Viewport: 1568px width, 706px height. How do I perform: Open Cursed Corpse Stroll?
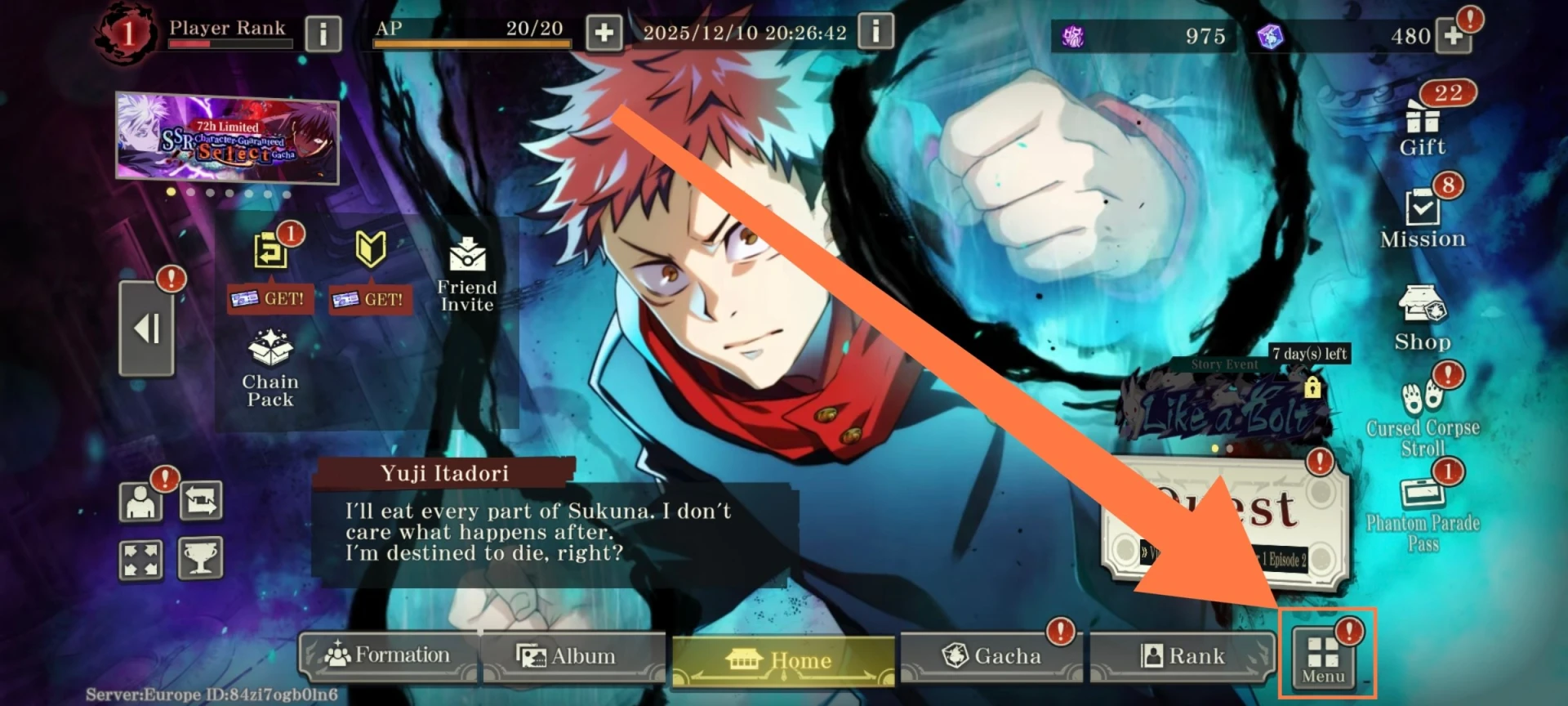[x=1423, y=417]
